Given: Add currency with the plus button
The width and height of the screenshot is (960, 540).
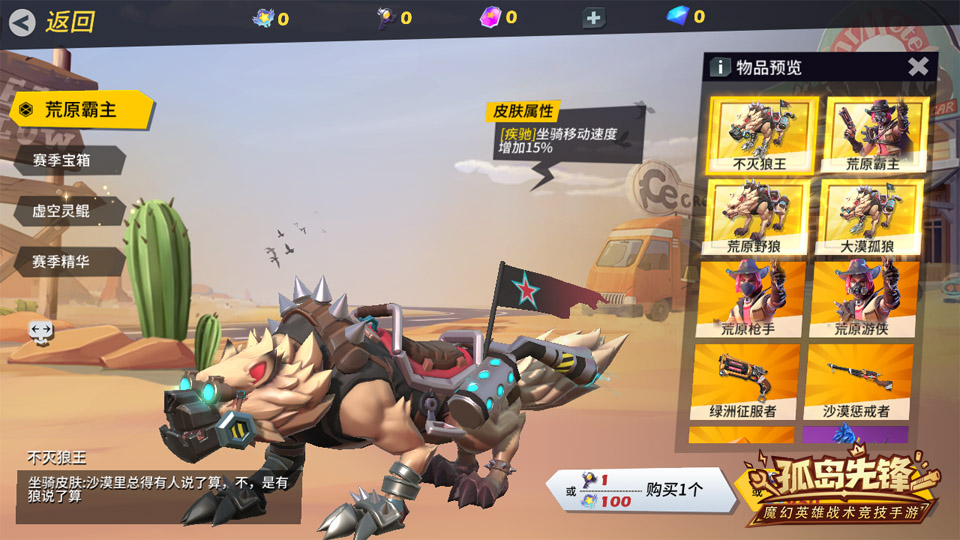Looking at the screenshot, I should tap(594, 17).
